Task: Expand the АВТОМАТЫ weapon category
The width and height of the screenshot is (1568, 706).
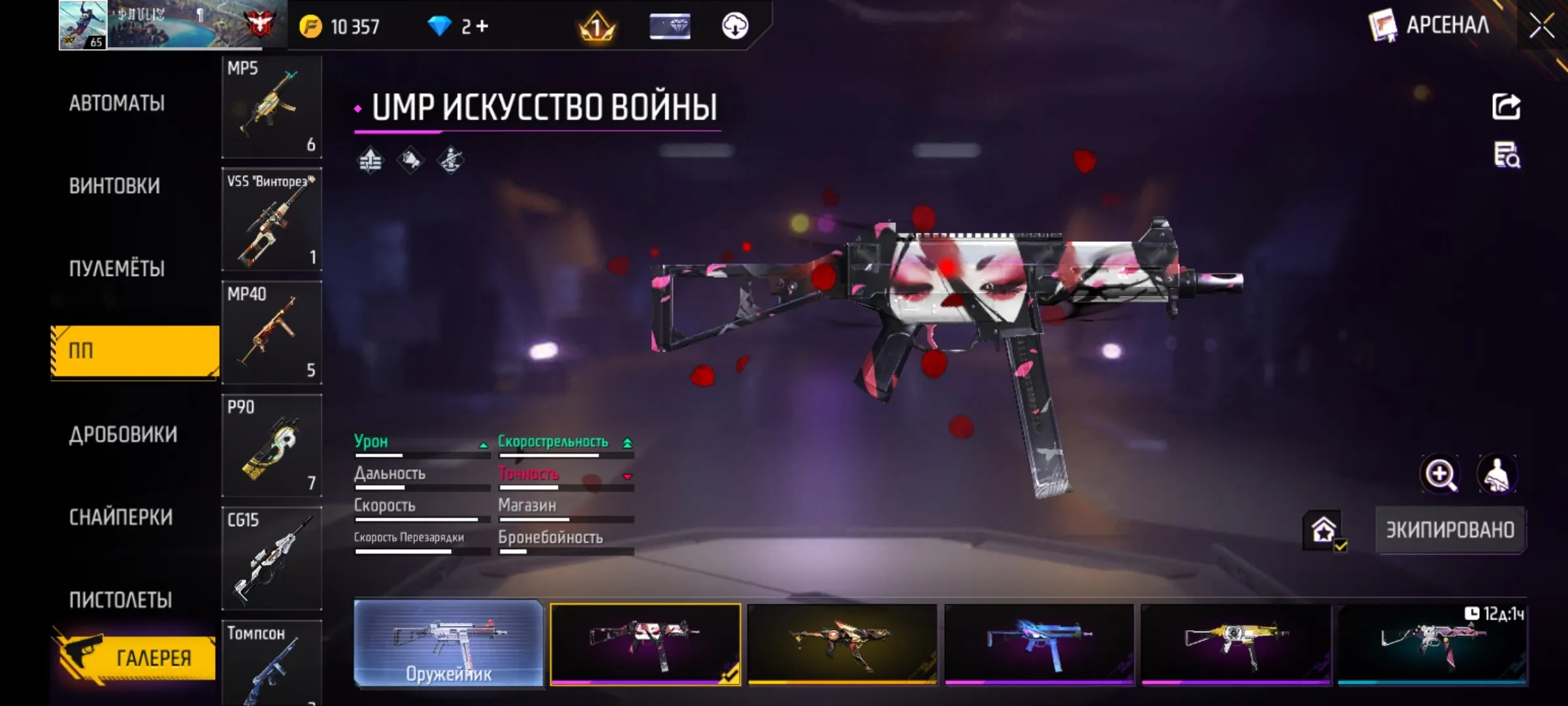Action: (x=118, y=103)
